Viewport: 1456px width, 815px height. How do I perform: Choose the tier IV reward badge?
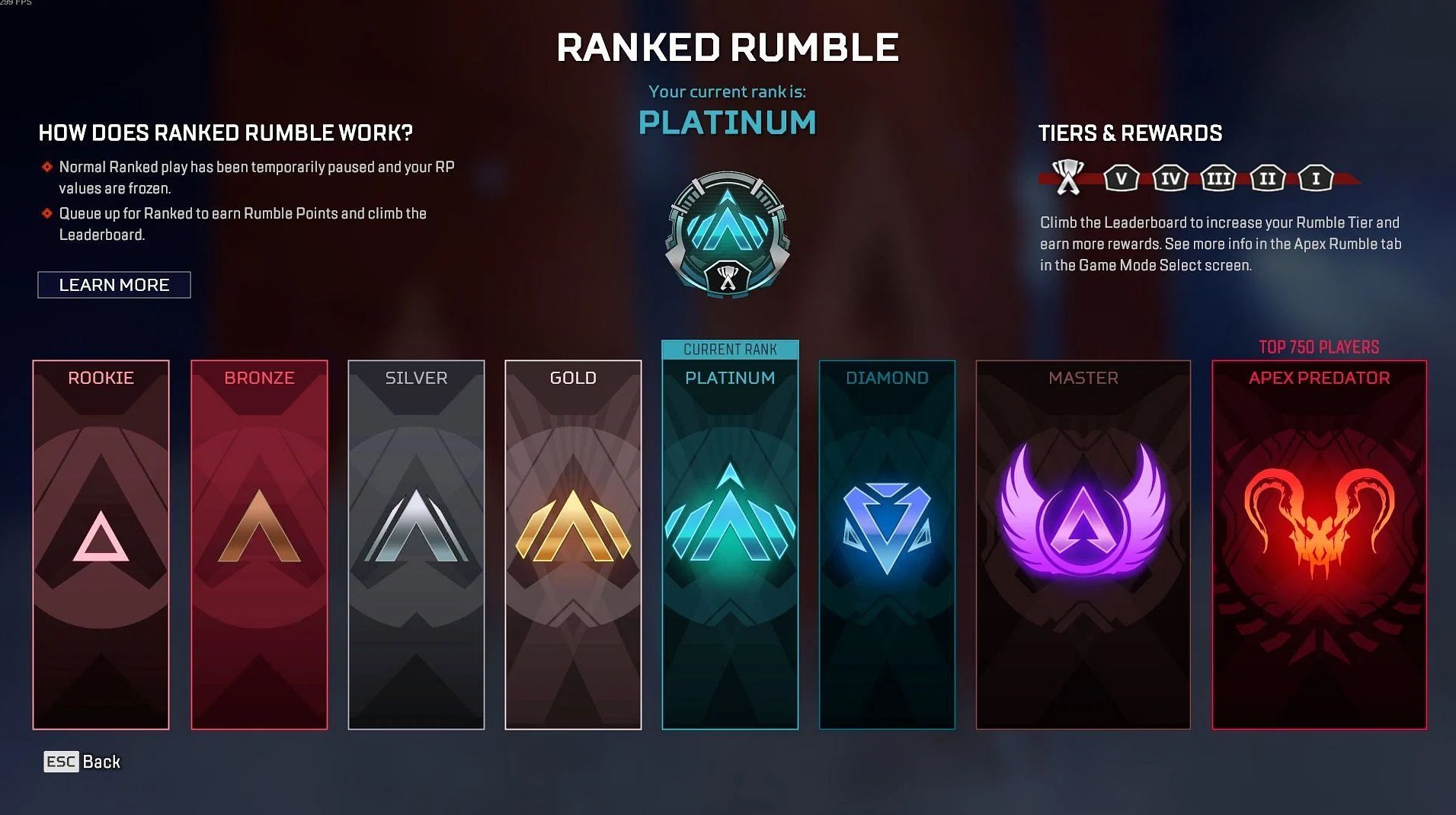(1170, 179)
